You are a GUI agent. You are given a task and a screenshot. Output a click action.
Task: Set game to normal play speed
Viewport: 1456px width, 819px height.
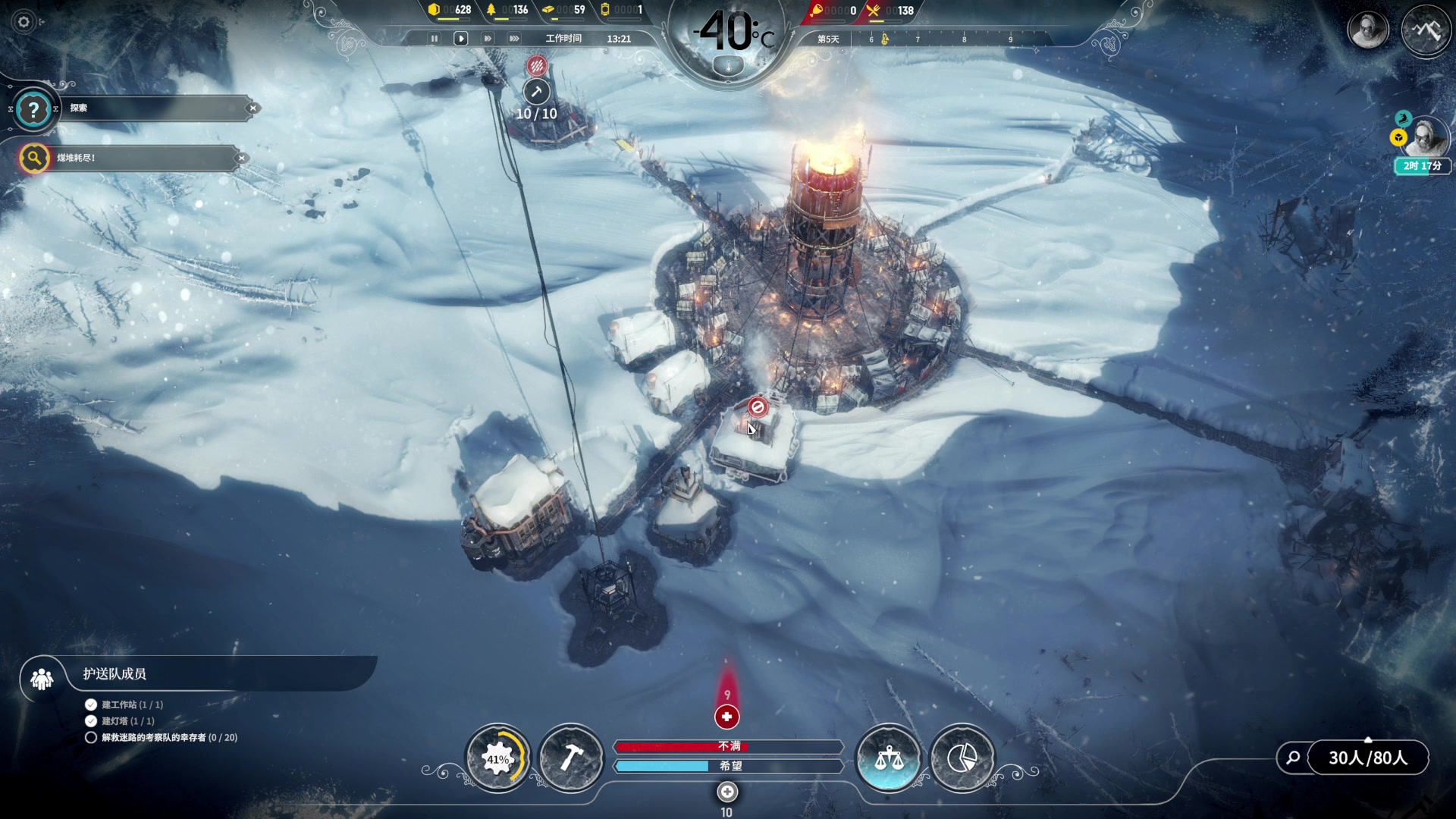click(460, 39)
